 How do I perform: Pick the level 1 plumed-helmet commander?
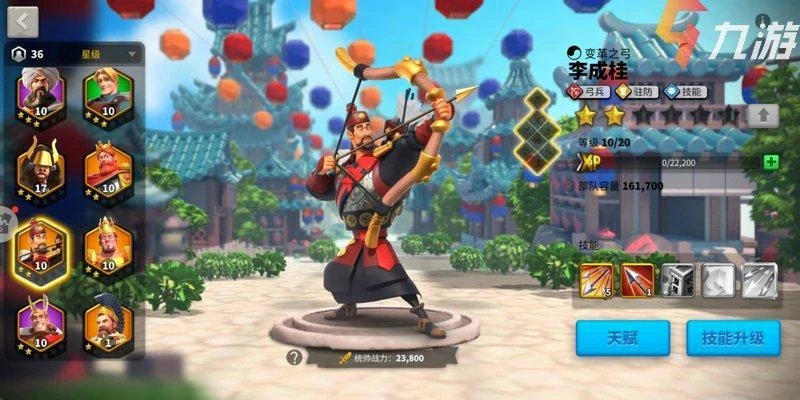(108, 323)
